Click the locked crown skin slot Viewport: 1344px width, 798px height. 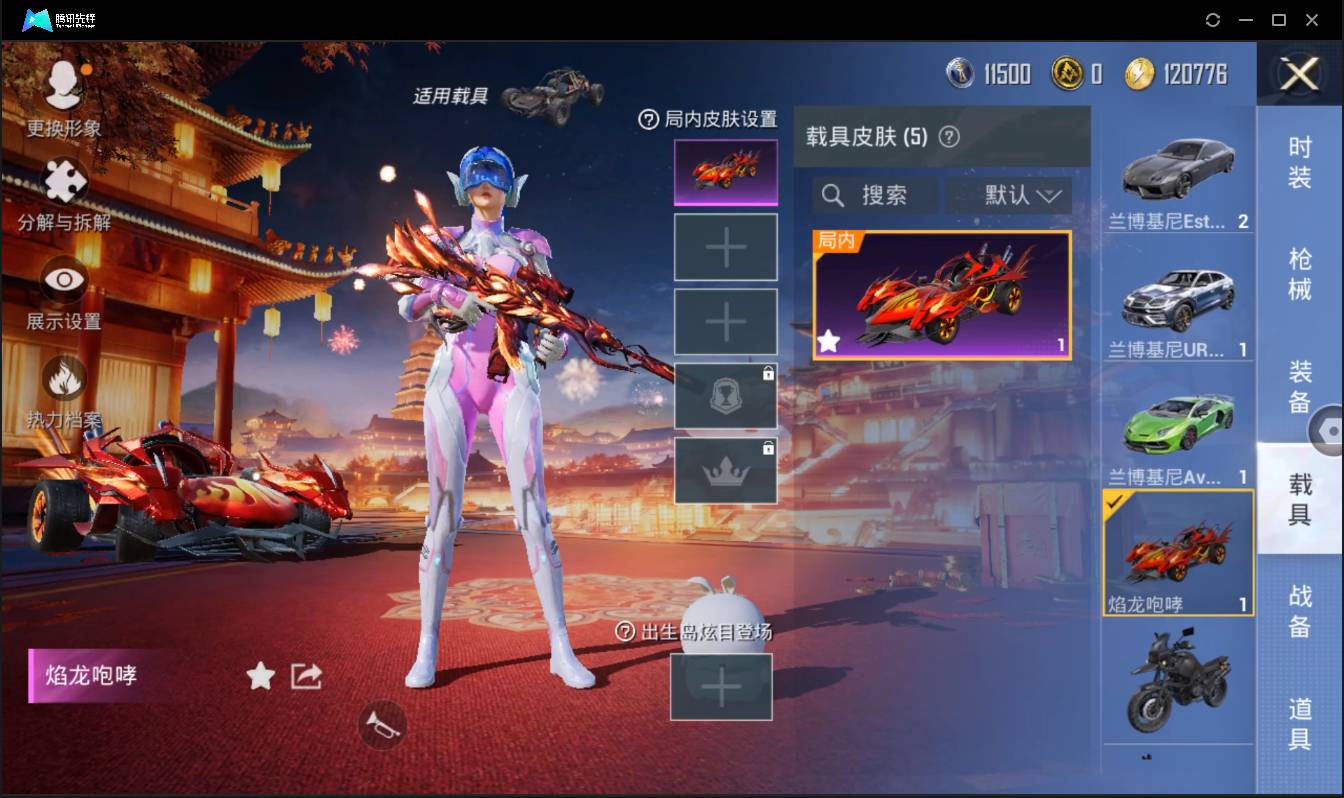[x=725, y=470]
